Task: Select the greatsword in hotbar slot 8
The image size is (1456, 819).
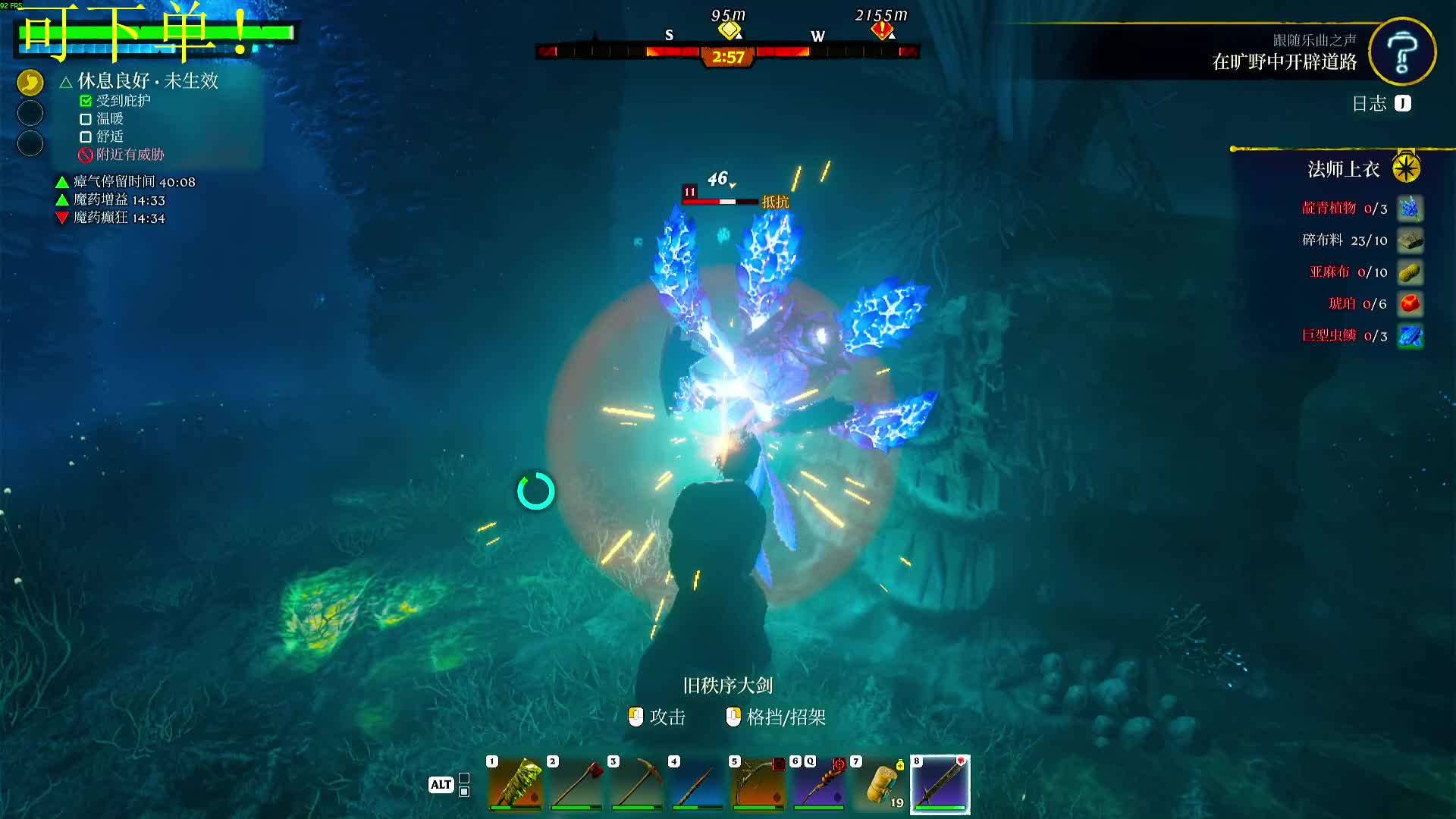Action: [x=940, y=784]
